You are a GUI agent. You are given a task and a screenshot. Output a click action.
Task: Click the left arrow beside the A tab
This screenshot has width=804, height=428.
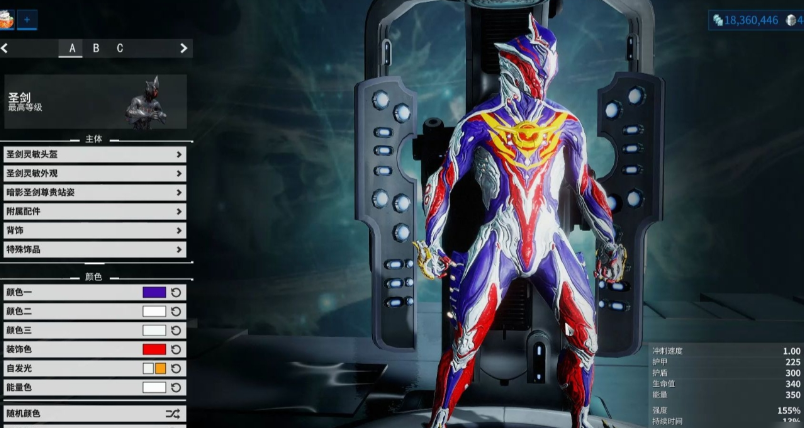click(x=5, y=48)
